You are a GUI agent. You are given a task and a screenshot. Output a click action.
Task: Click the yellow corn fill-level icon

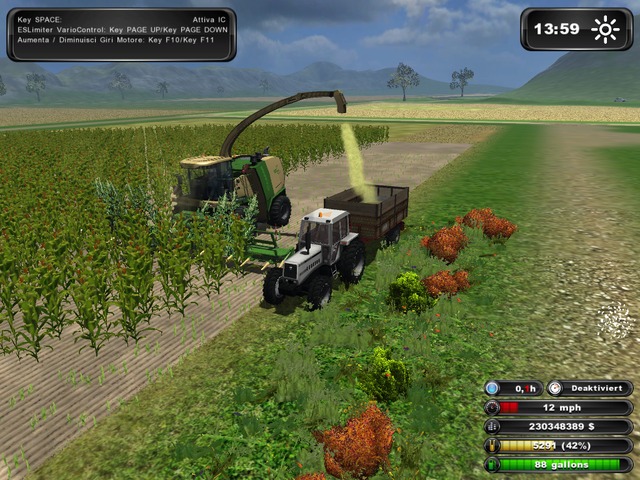coord(492,446)
